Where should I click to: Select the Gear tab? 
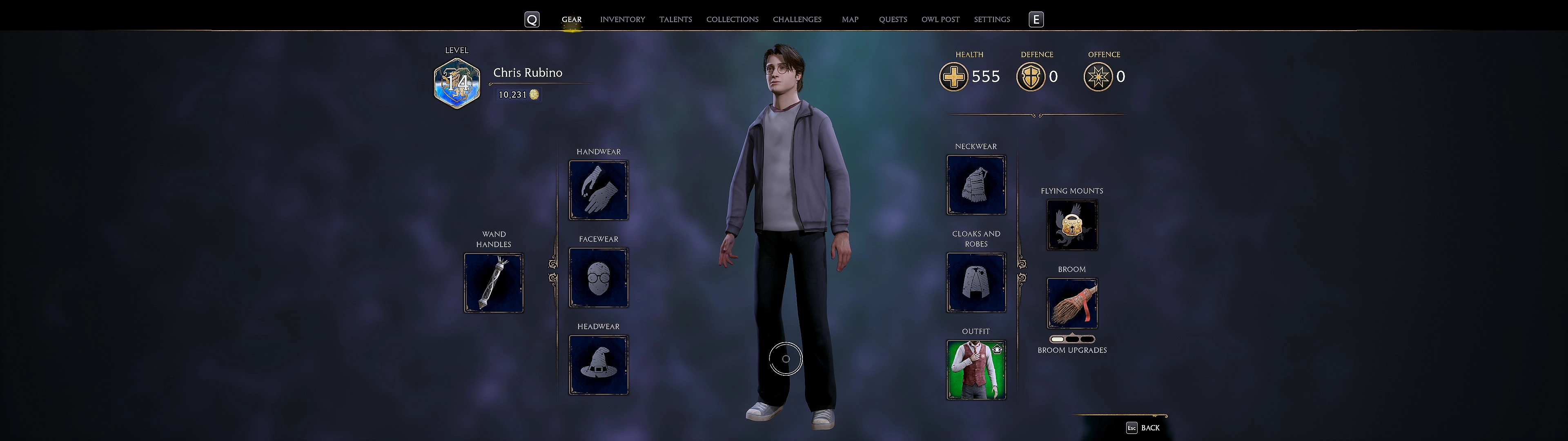tap(571, 20)
